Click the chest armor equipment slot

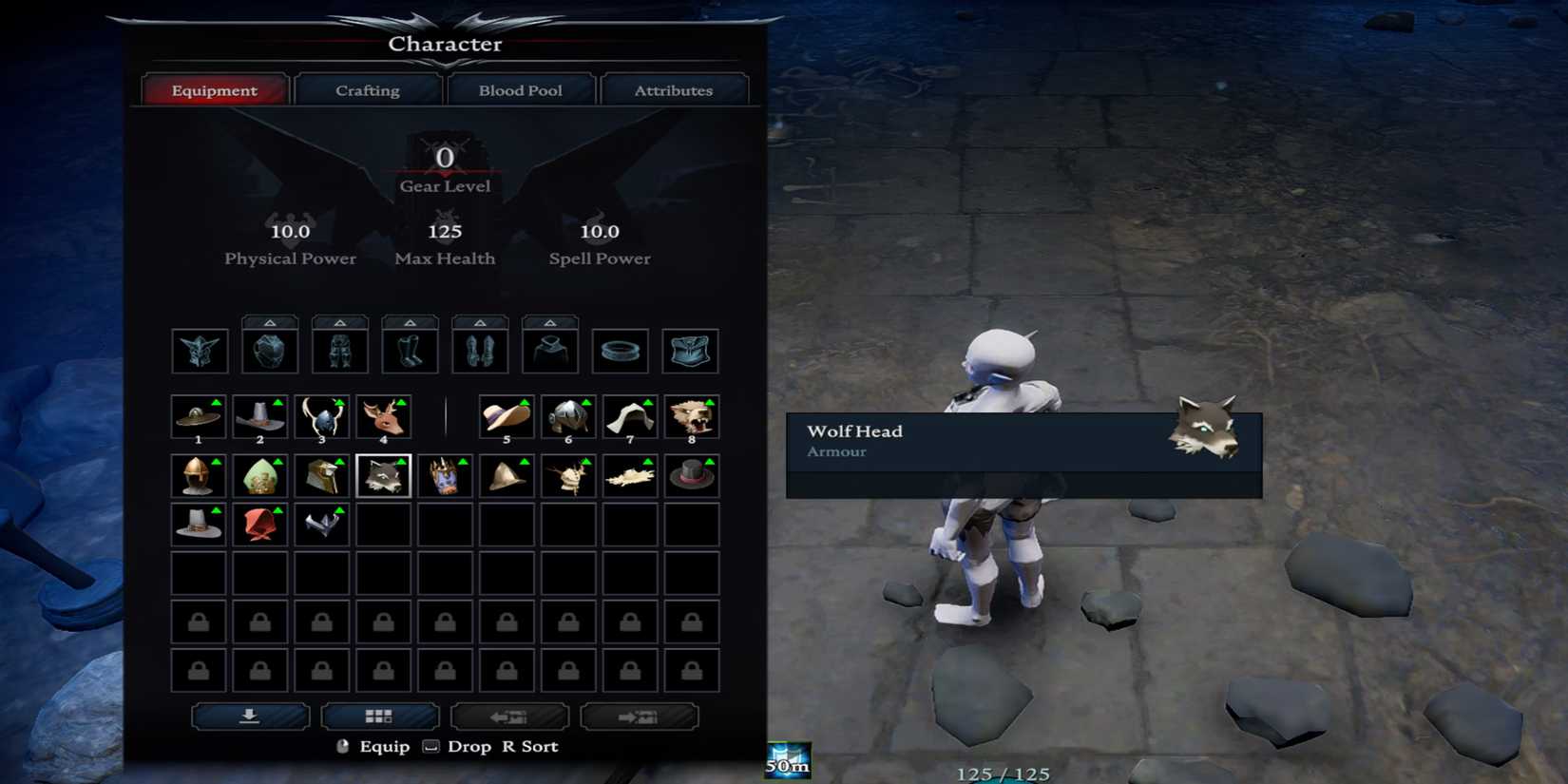[x=270, y=350]
